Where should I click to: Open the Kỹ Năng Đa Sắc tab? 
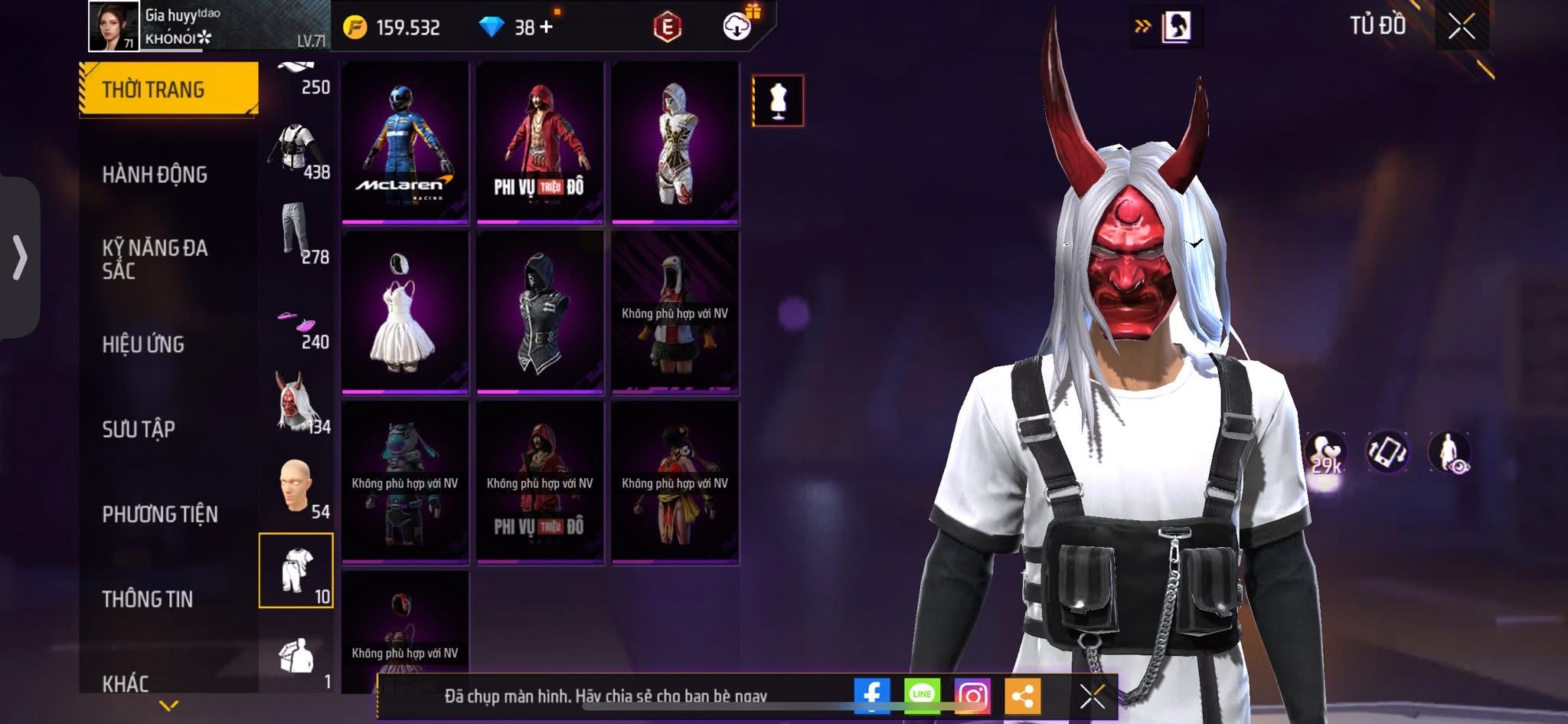point(155,259)
